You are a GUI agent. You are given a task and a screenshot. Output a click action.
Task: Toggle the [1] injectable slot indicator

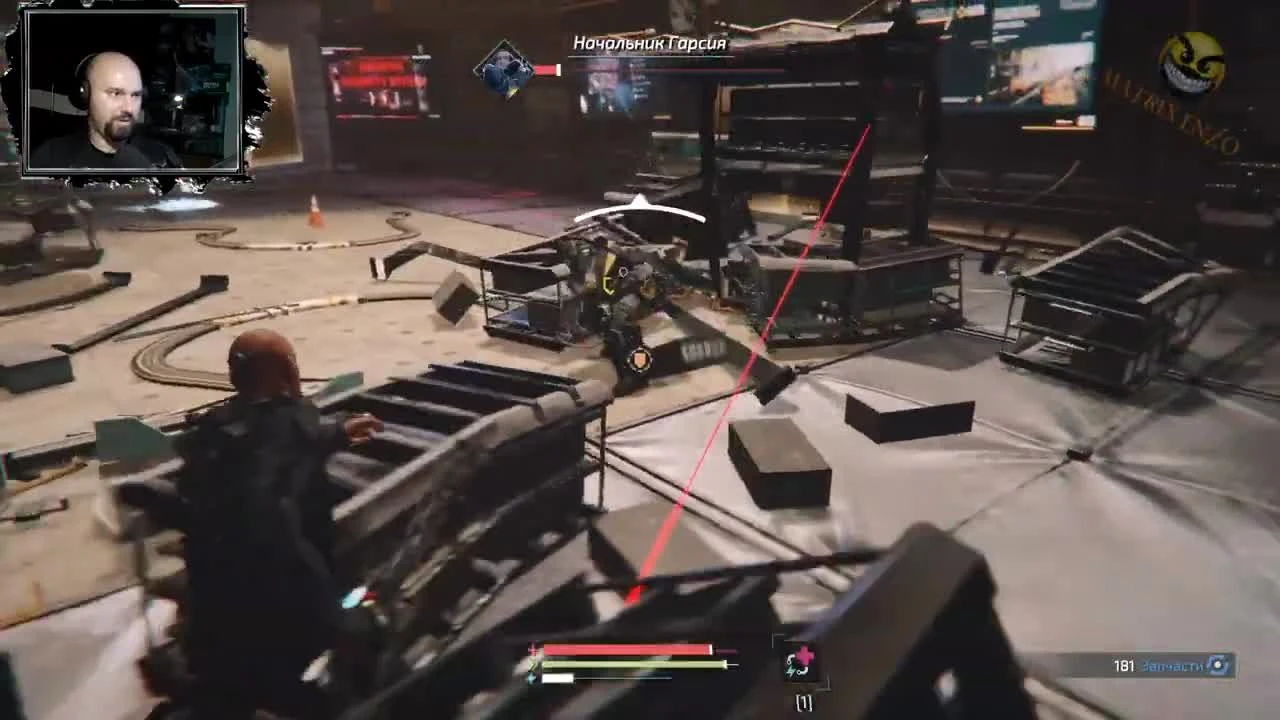click(803, 701)
